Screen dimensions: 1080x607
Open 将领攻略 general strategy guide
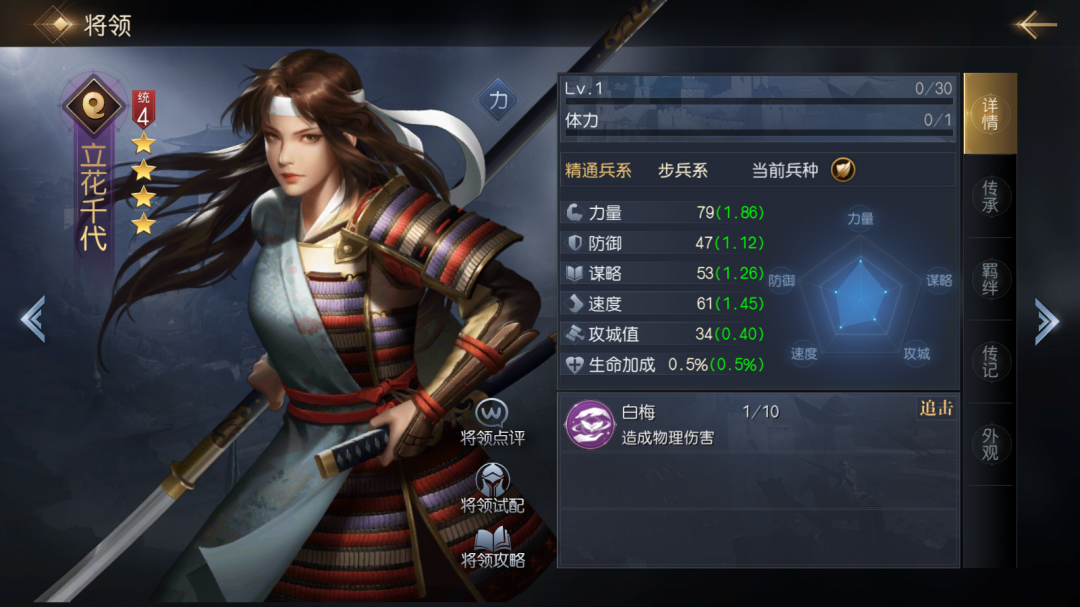pos(492,548)
